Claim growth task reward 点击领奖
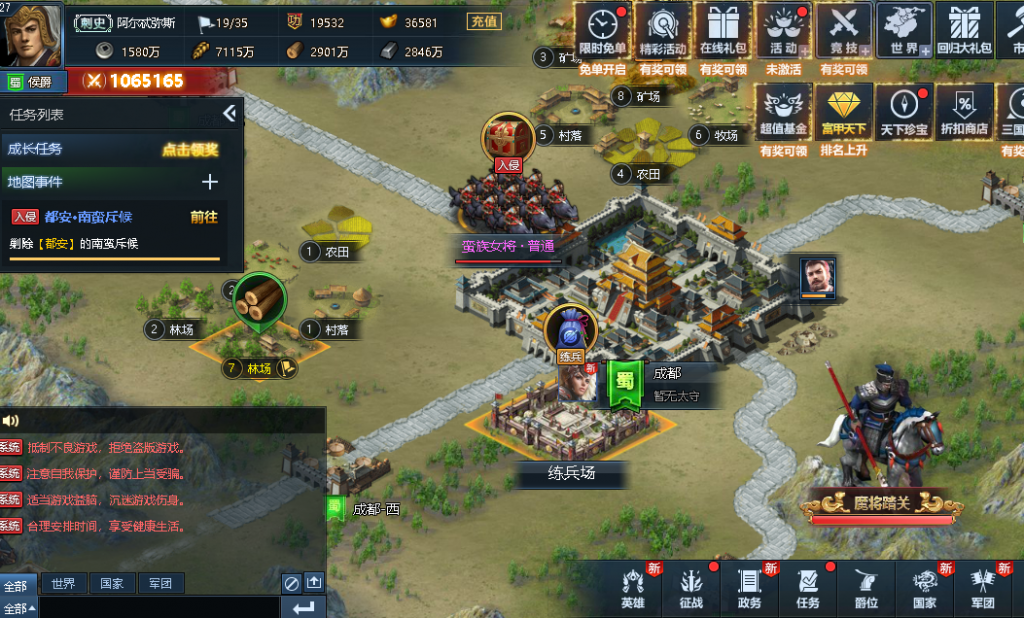Screen dimensions: 1024x618 pyautogui.click(x=190, y=149)
